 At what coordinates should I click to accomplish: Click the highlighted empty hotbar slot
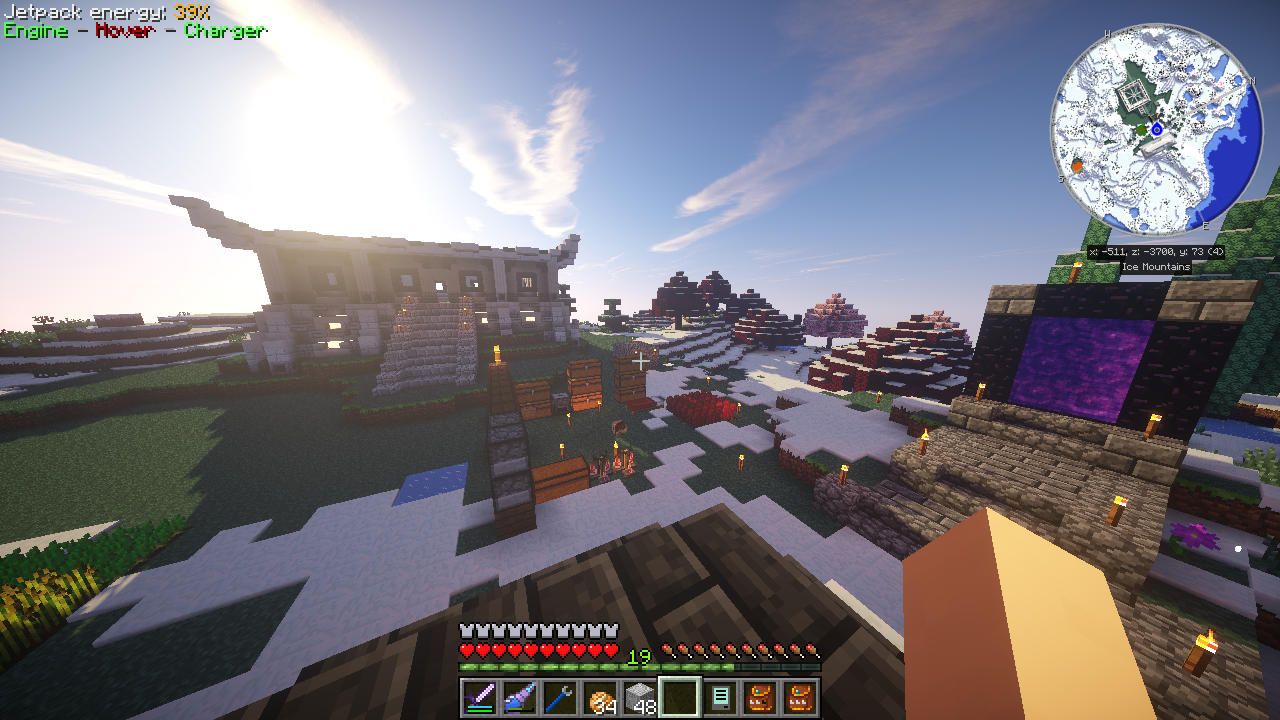click(x=679, y=697)
